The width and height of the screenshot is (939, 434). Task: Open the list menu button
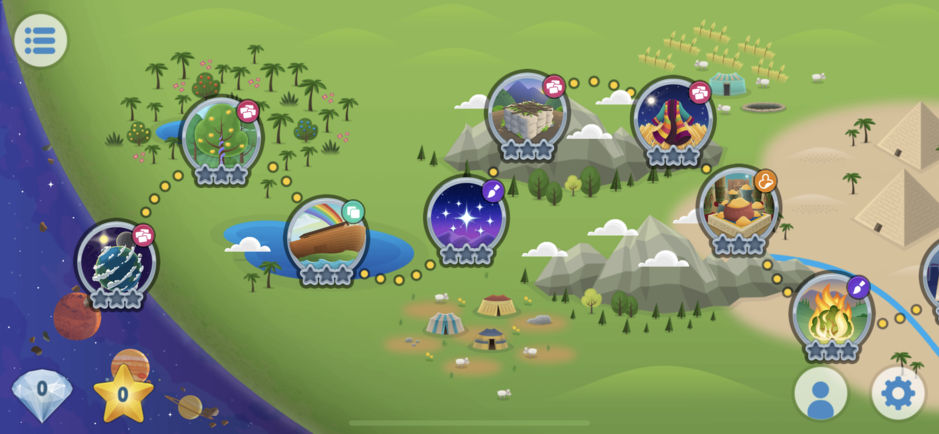click(40, 40)
